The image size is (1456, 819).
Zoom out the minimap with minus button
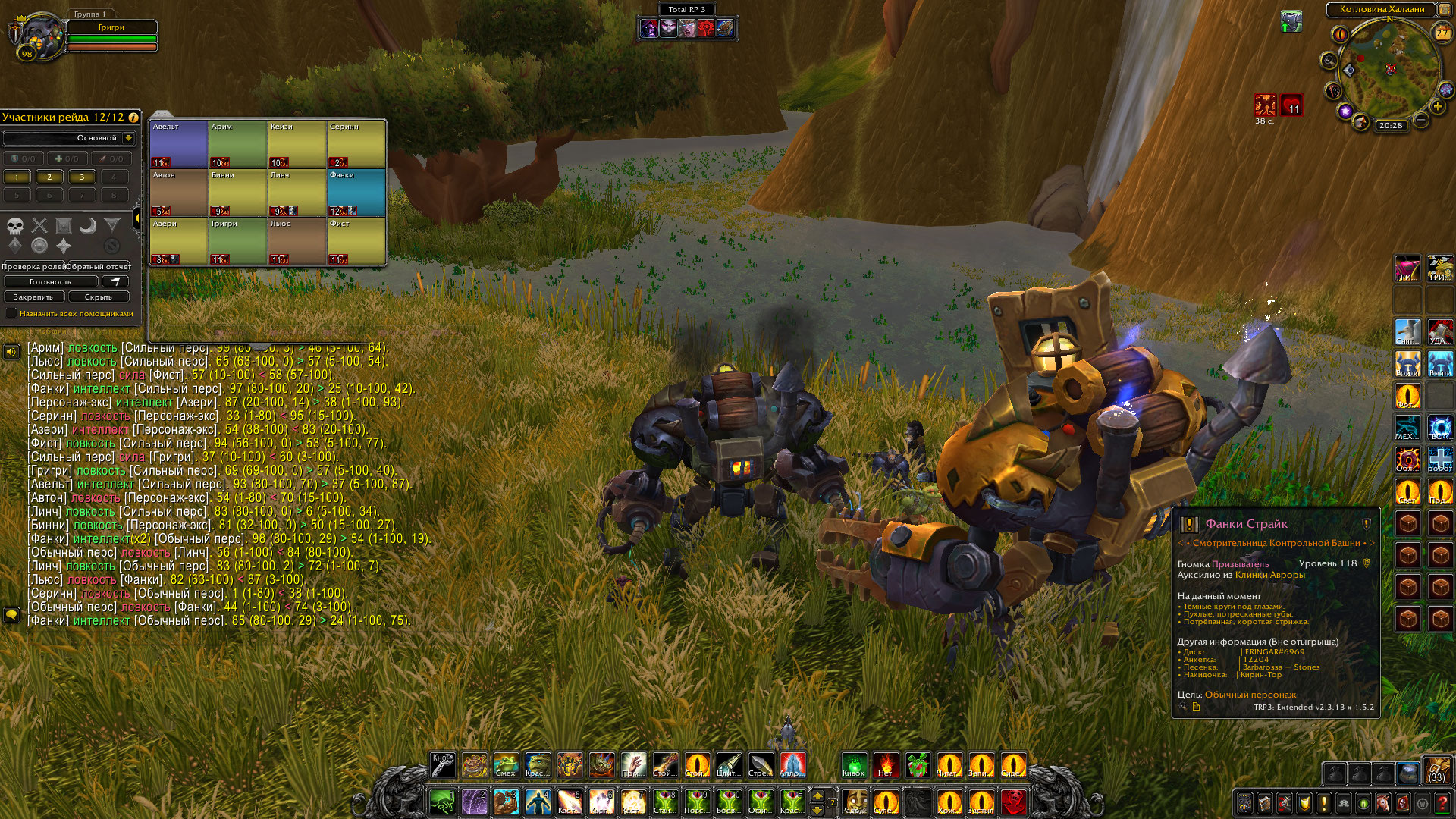1421,120
